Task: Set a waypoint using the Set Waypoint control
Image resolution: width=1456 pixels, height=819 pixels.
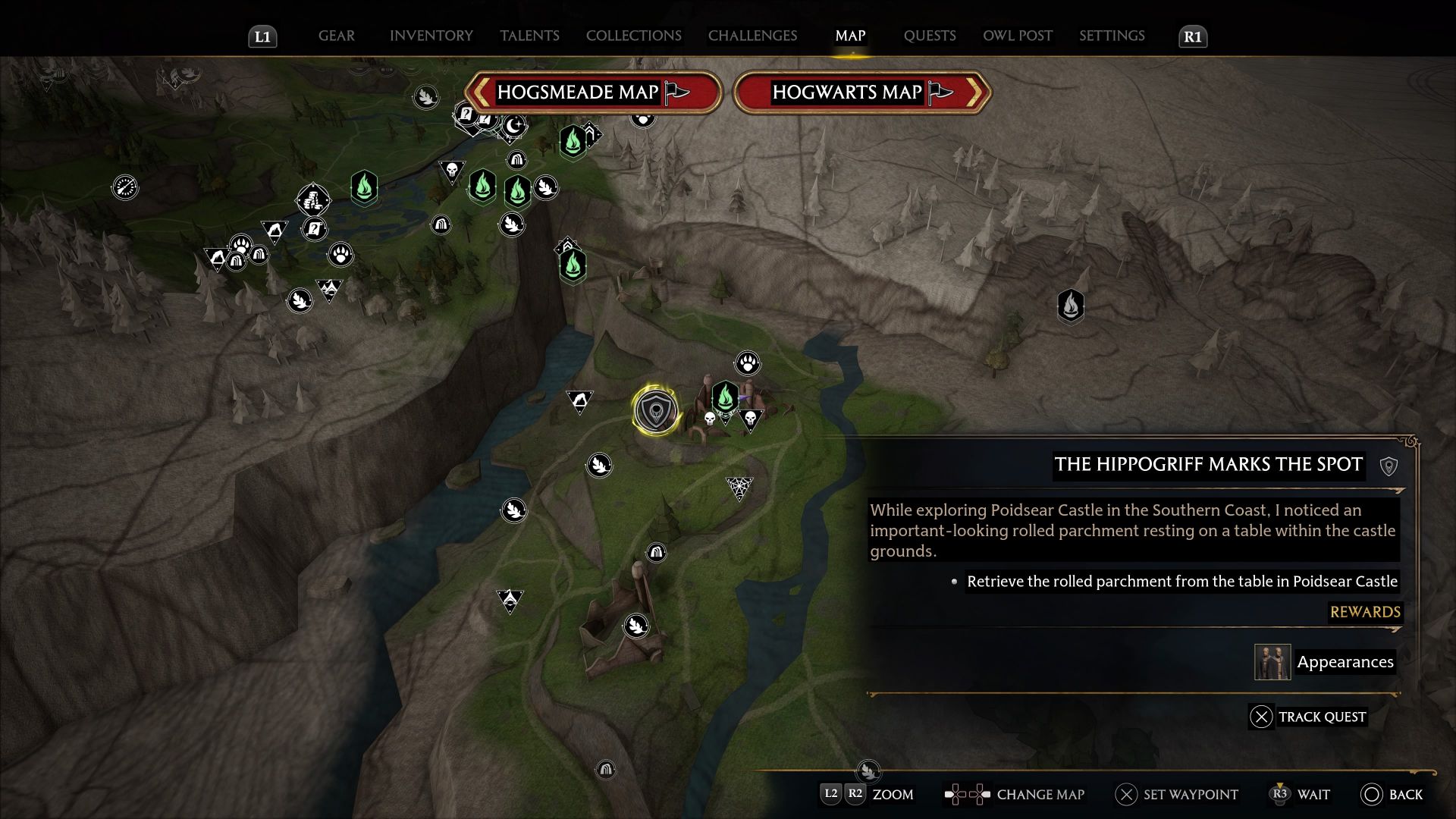Action: 1127,795
